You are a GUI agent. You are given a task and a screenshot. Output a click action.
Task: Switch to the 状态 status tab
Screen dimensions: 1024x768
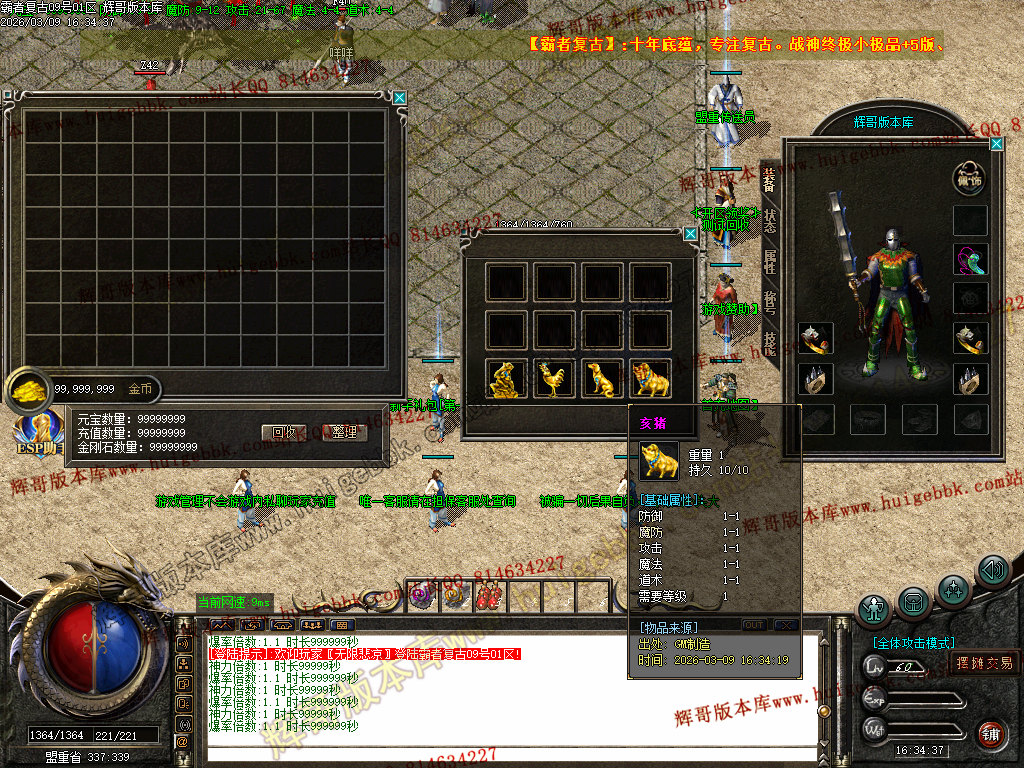pos(770,220)
